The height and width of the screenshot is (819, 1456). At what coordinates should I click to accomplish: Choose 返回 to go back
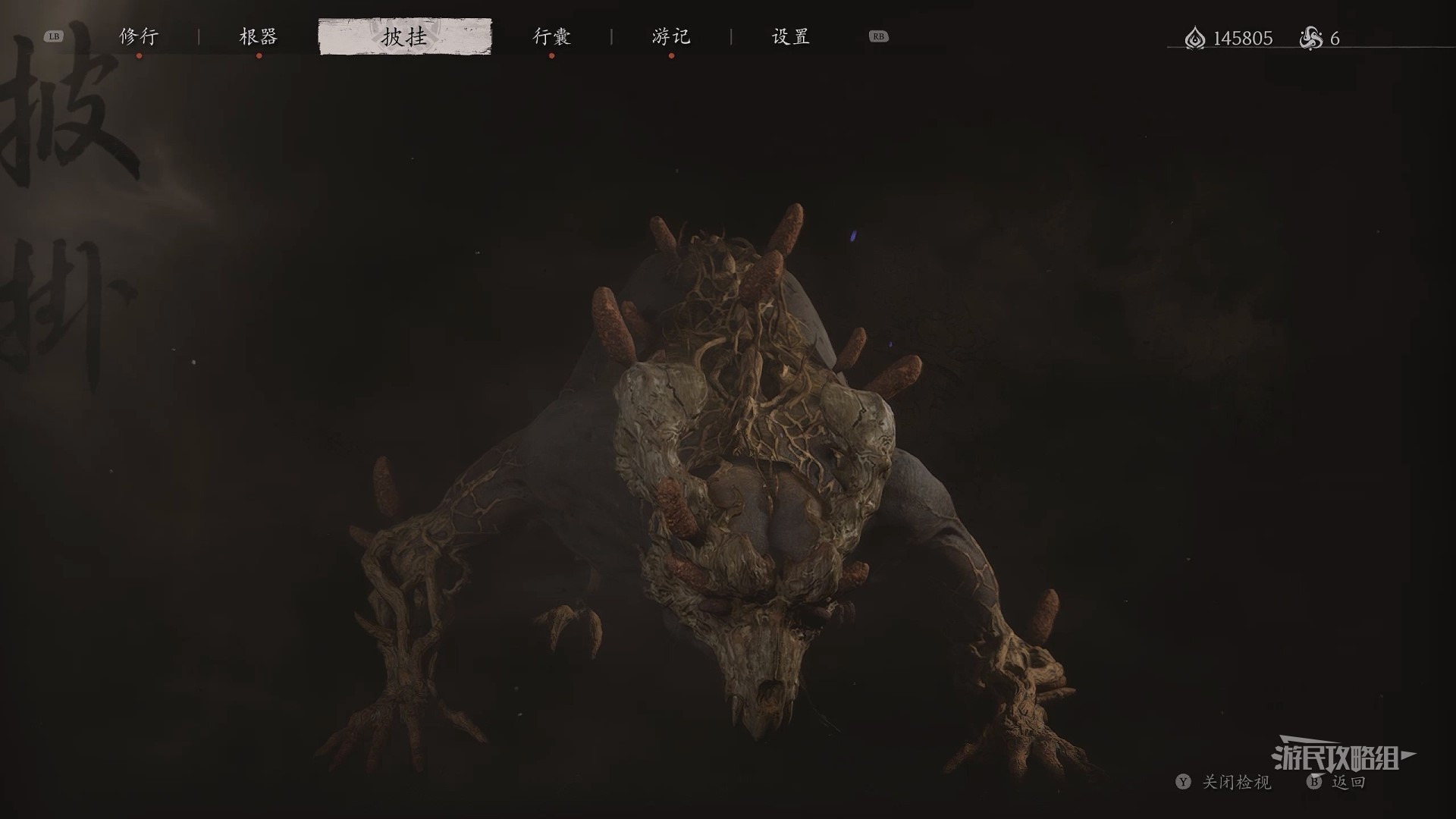point(1348,782)
